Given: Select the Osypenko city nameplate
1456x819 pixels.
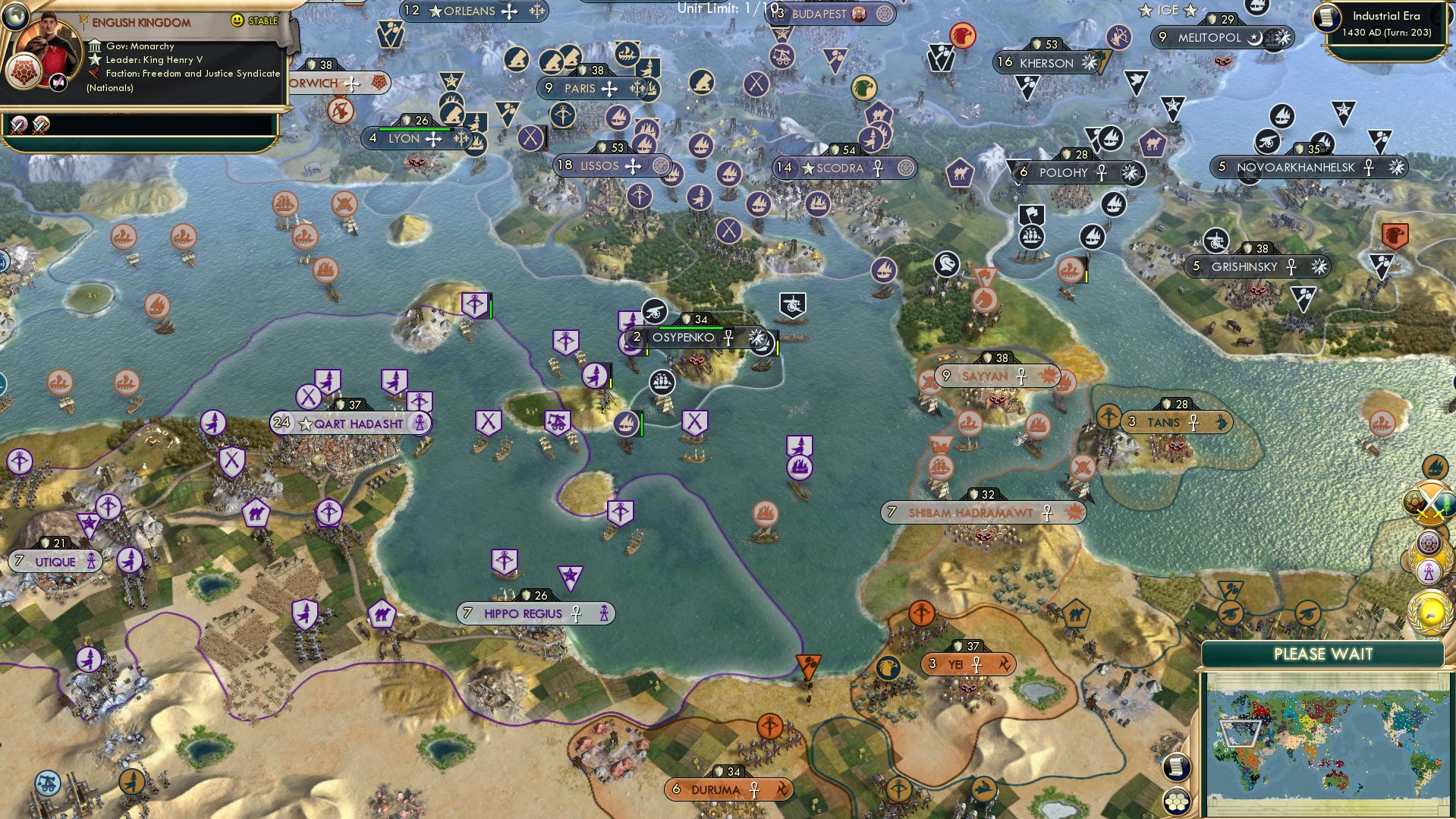Looking at the screenshot, I should click(x=682, y=336).
